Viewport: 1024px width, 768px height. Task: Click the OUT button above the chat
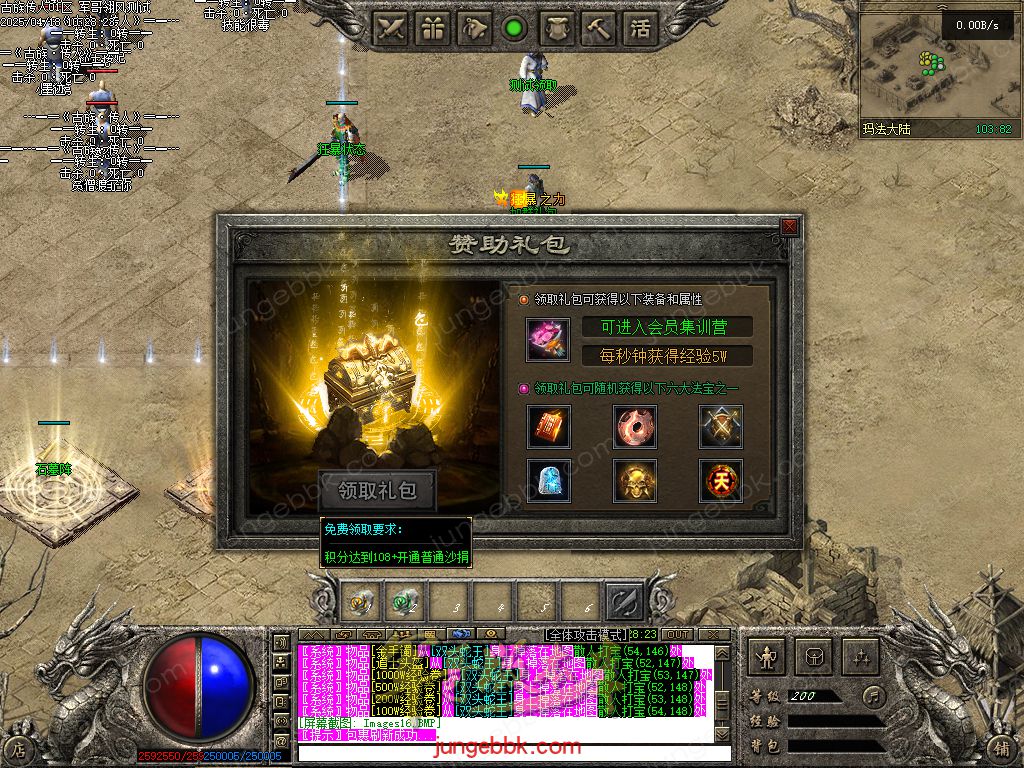[677, 635]
